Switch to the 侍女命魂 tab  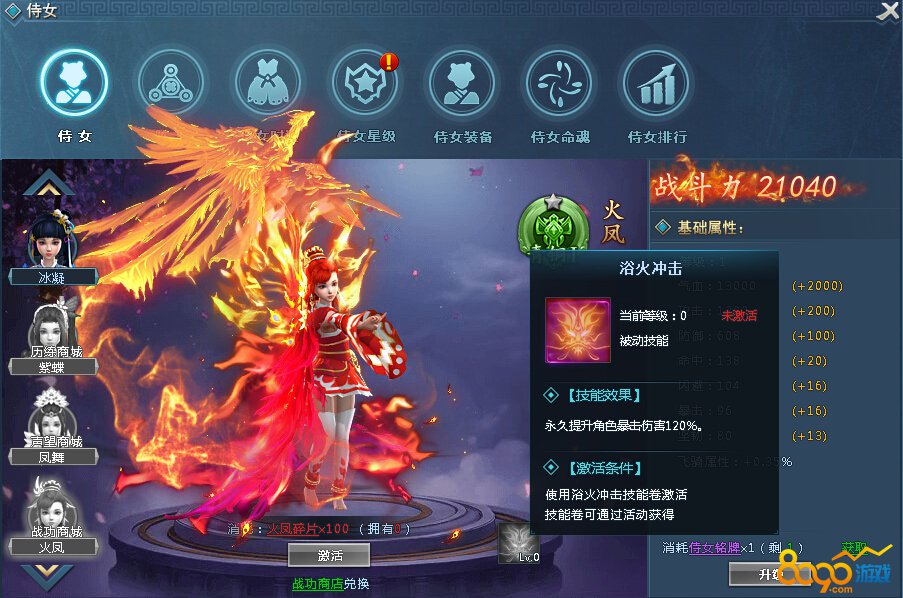click(559, 84)
